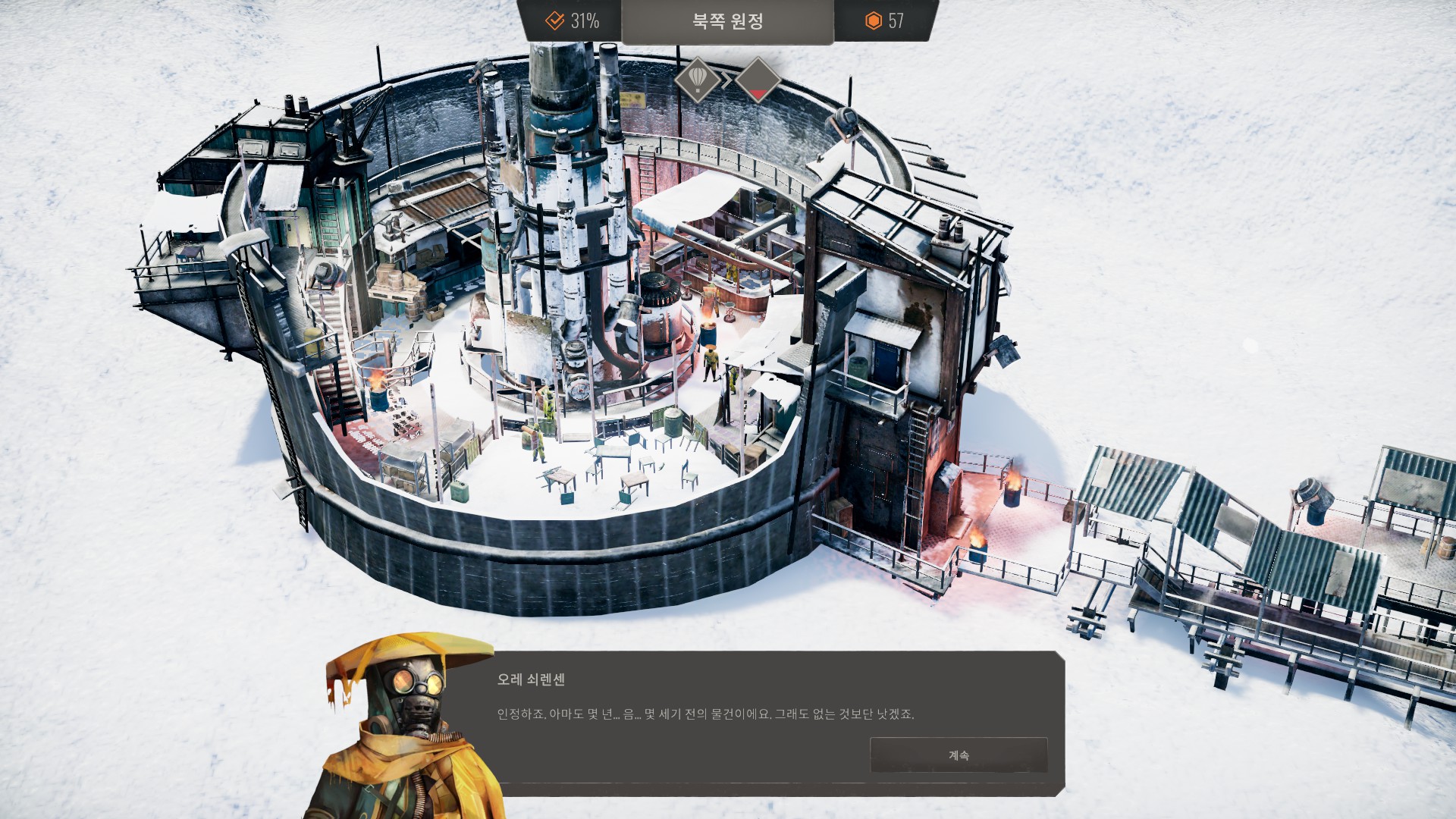Open the orange hexagon resource counter
1456x819 pixels.
[884, 20]
